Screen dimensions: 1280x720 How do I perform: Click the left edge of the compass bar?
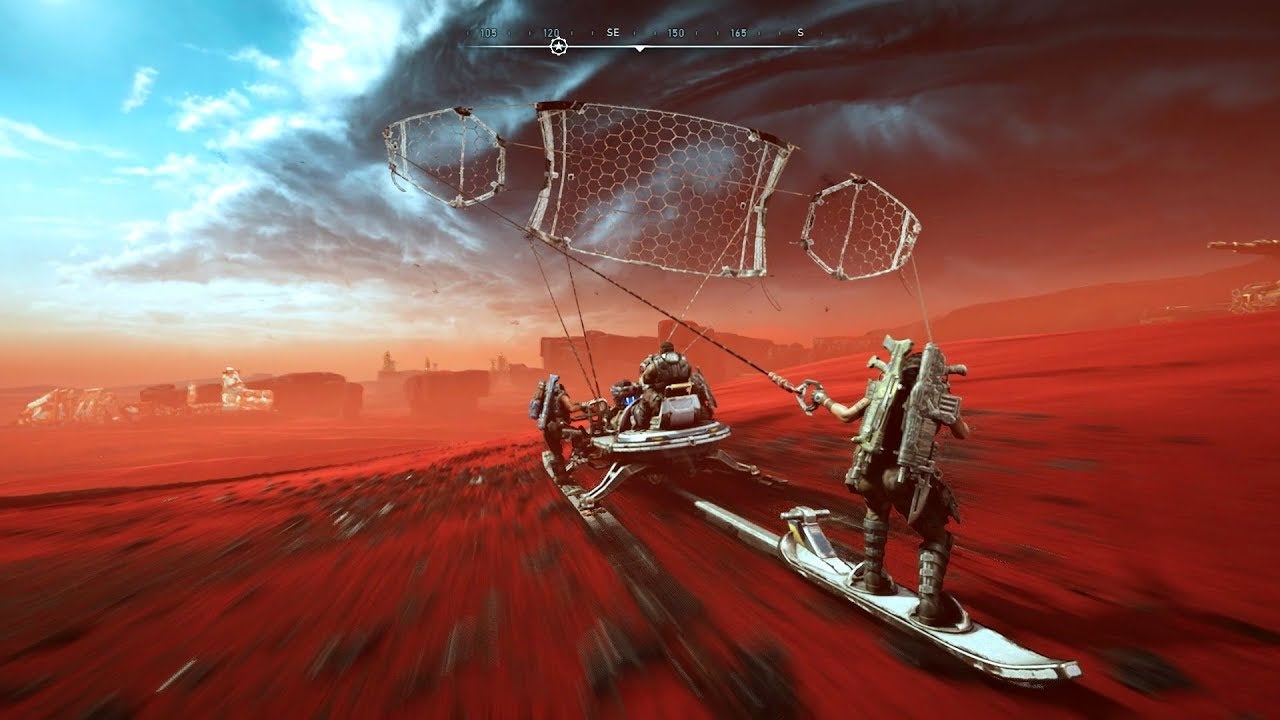coord(460,46)
